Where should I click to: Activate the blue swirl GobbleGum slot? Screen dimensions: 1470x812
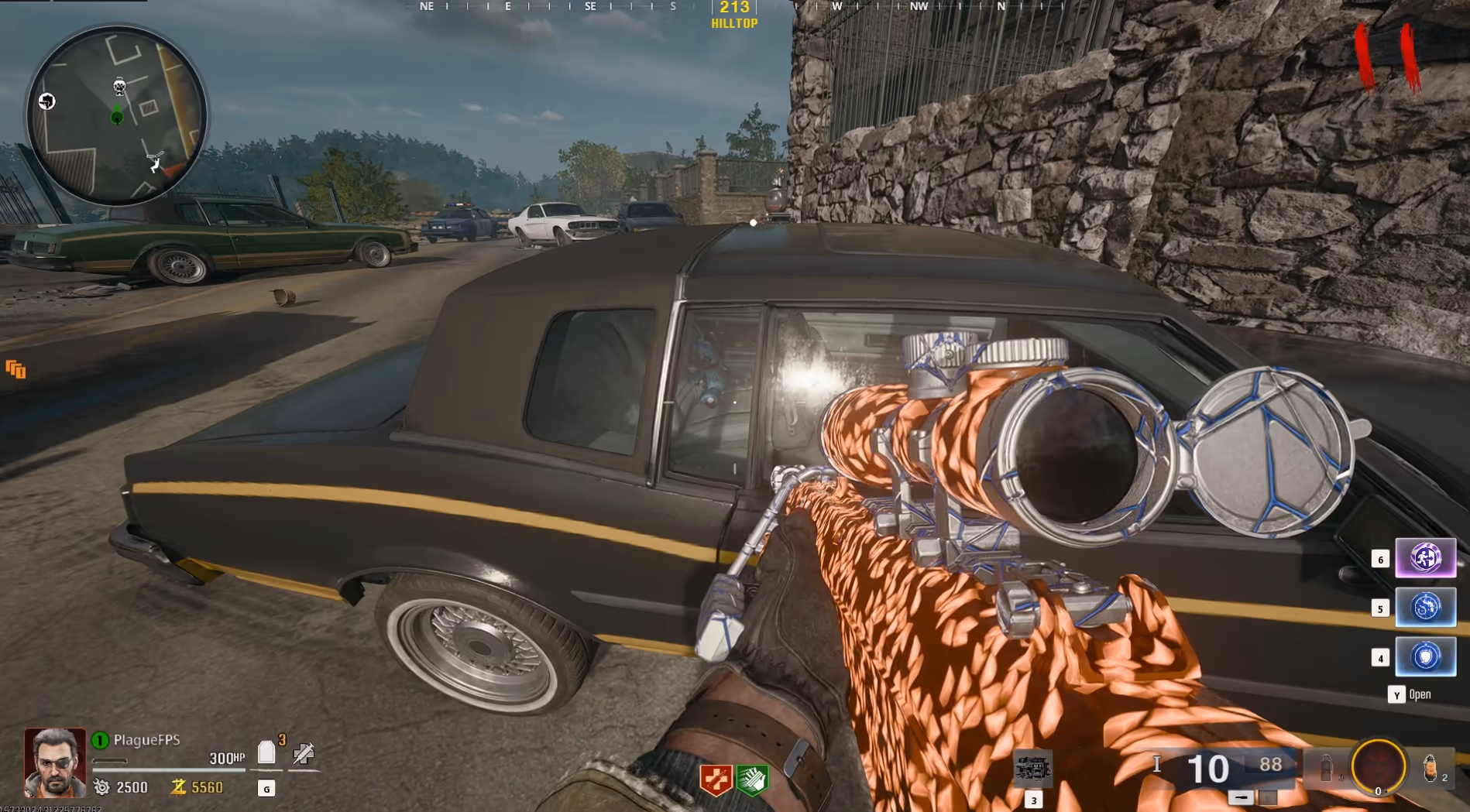[x=1425, y=608]
